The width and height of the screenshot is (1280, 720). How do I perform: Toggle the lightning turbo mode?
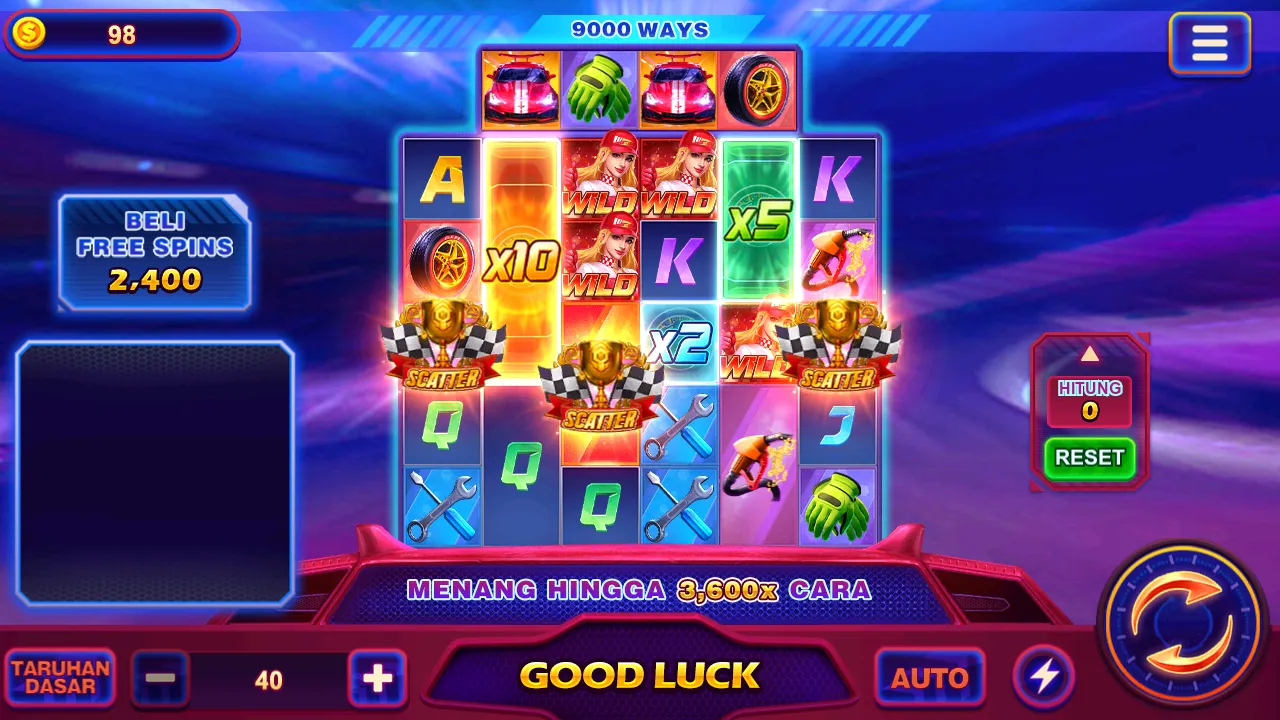(1044, 677)
